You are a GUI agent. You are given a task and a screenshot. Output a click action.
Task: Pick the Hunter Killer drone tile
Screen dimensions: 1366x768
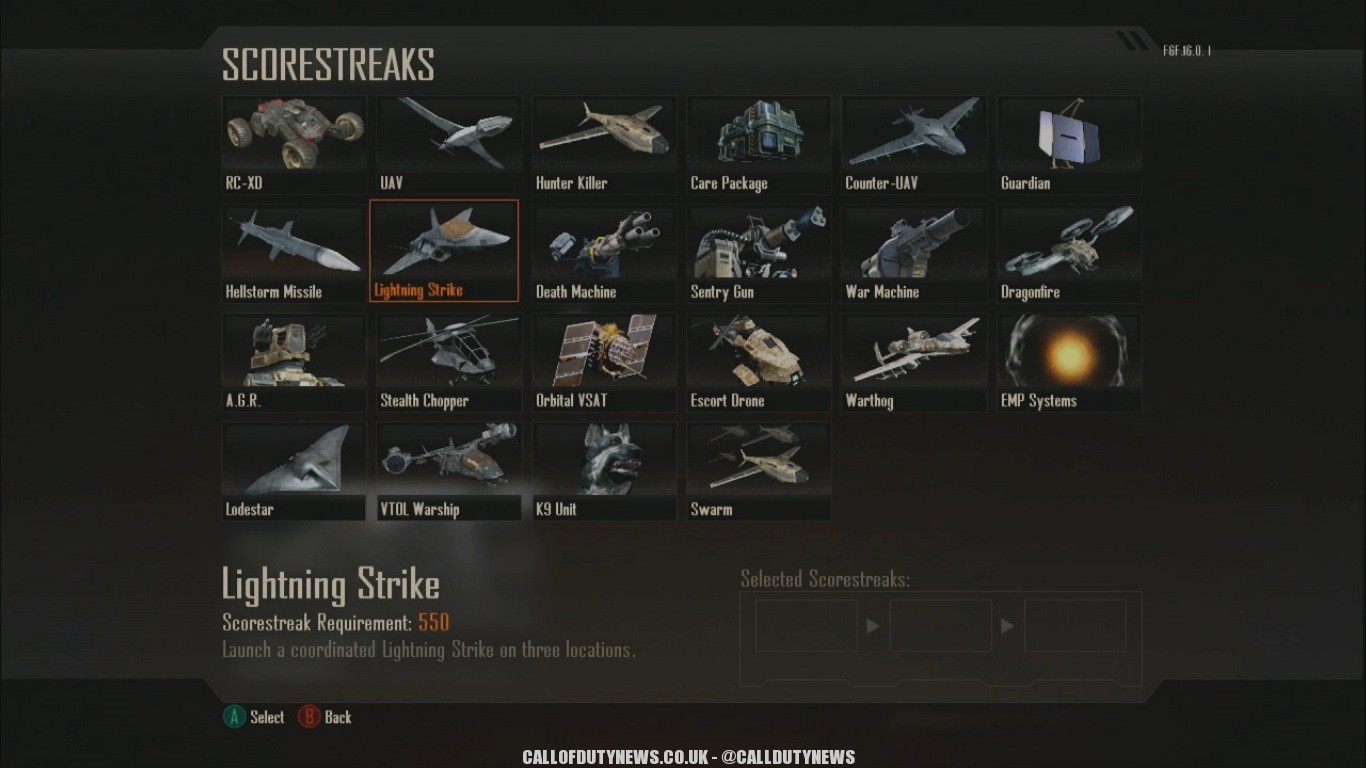pos(604,143)
